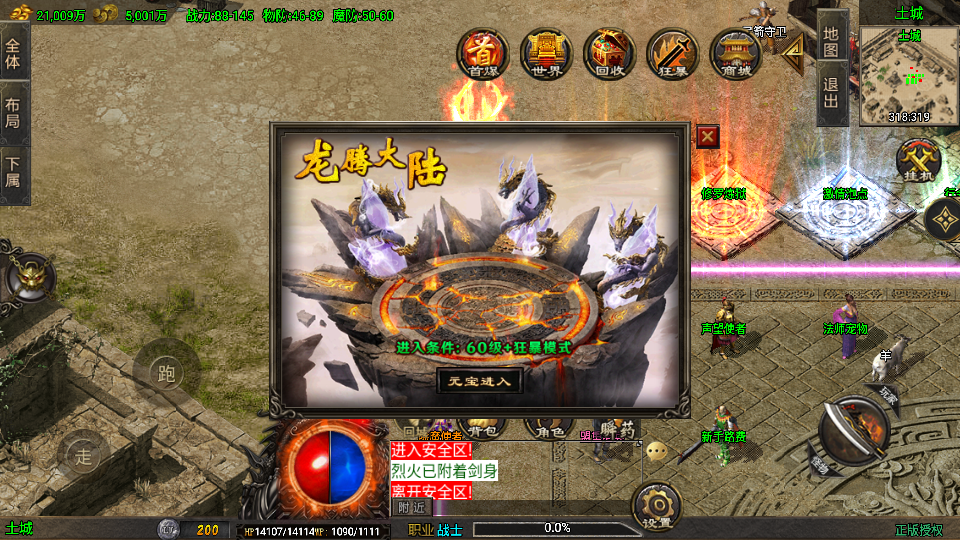This screenshot has height=540, width=960.
Task: Open the 世界 world icon
Action: pyautogui.click(x=545, y=53)
